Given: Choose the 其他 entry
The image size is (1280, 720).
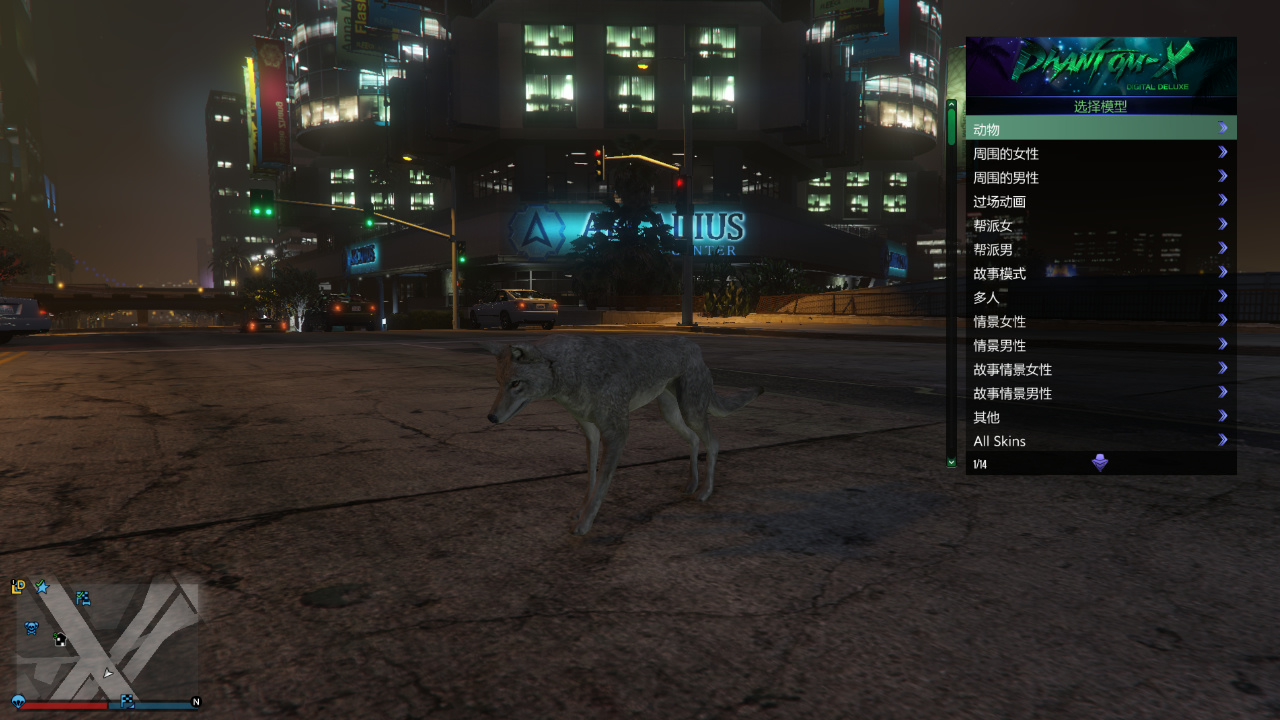Looking at the screenshot, I should point(1100,417).
